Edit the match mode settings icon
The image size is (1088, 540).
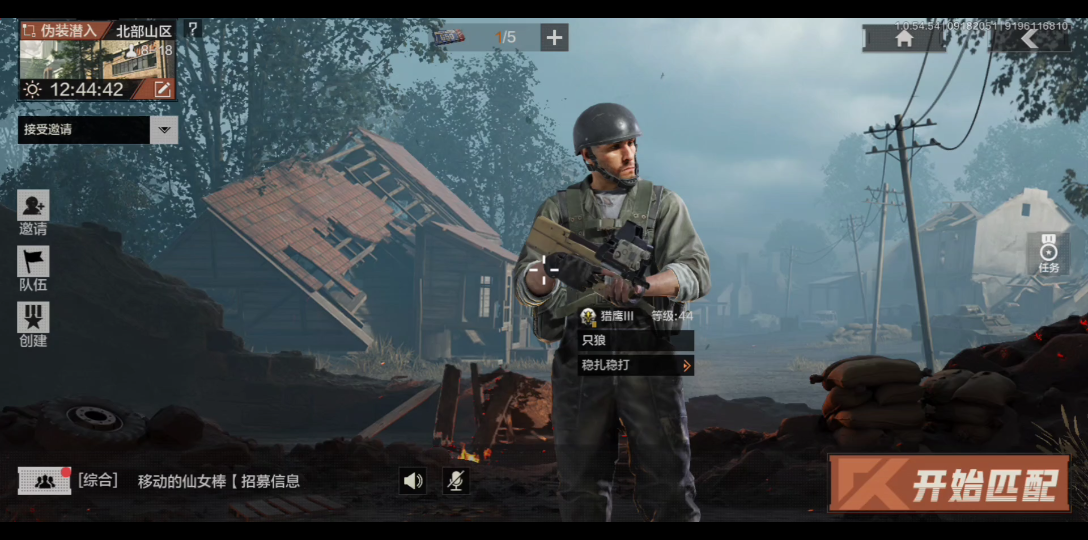click(162, 89)
